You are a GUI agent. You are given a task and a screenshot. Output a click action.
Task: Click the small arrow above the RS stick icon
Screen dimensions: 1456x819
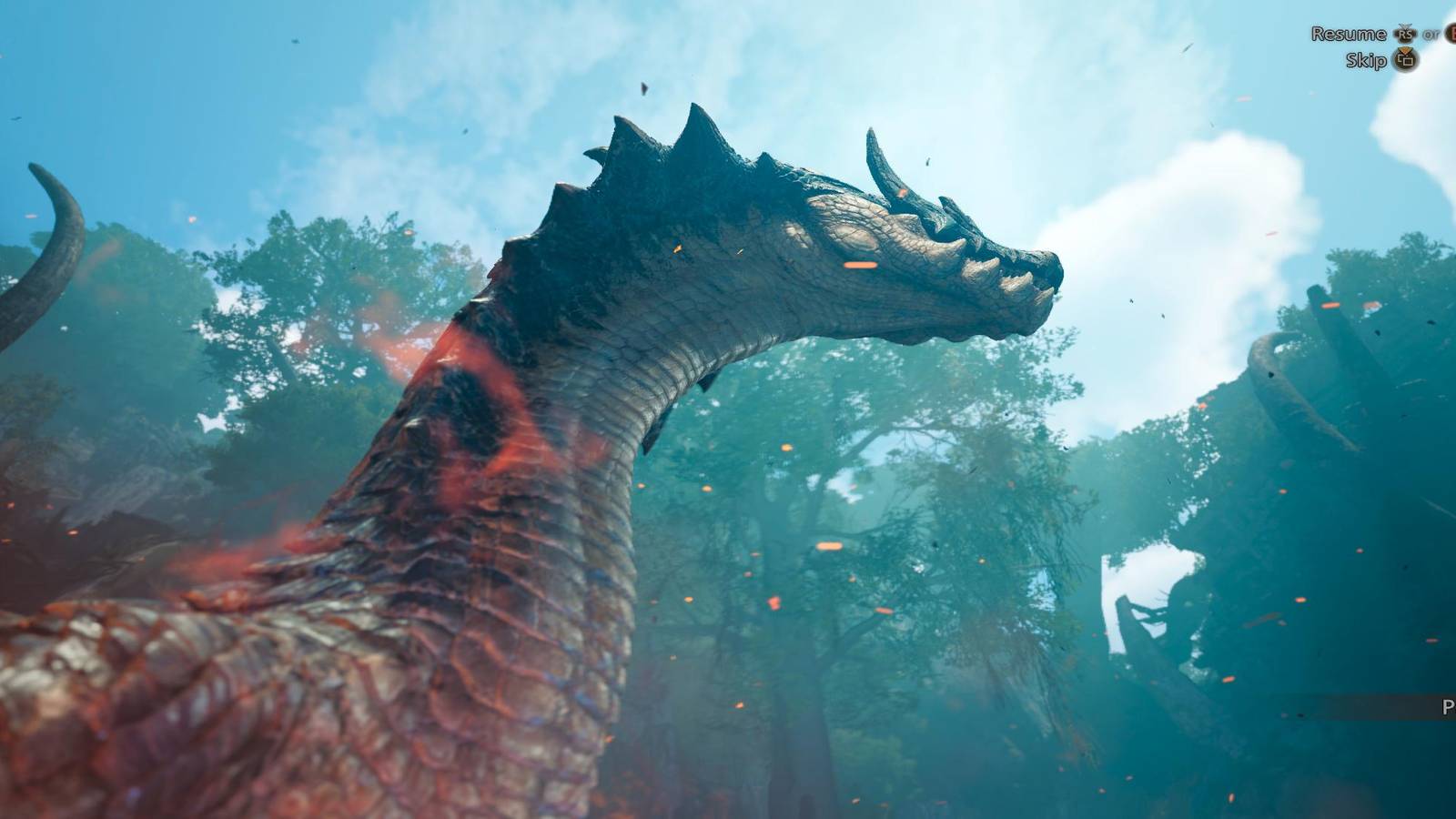click(1405, 25)
